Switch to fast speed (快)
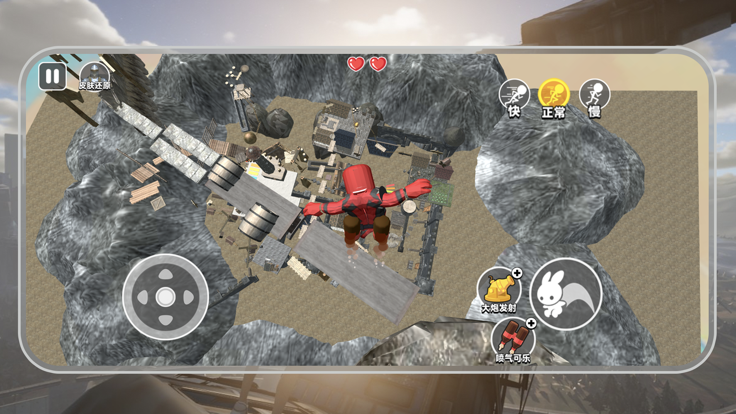The width and height of the screenshot is (736, 414). (x=514, y=95)
